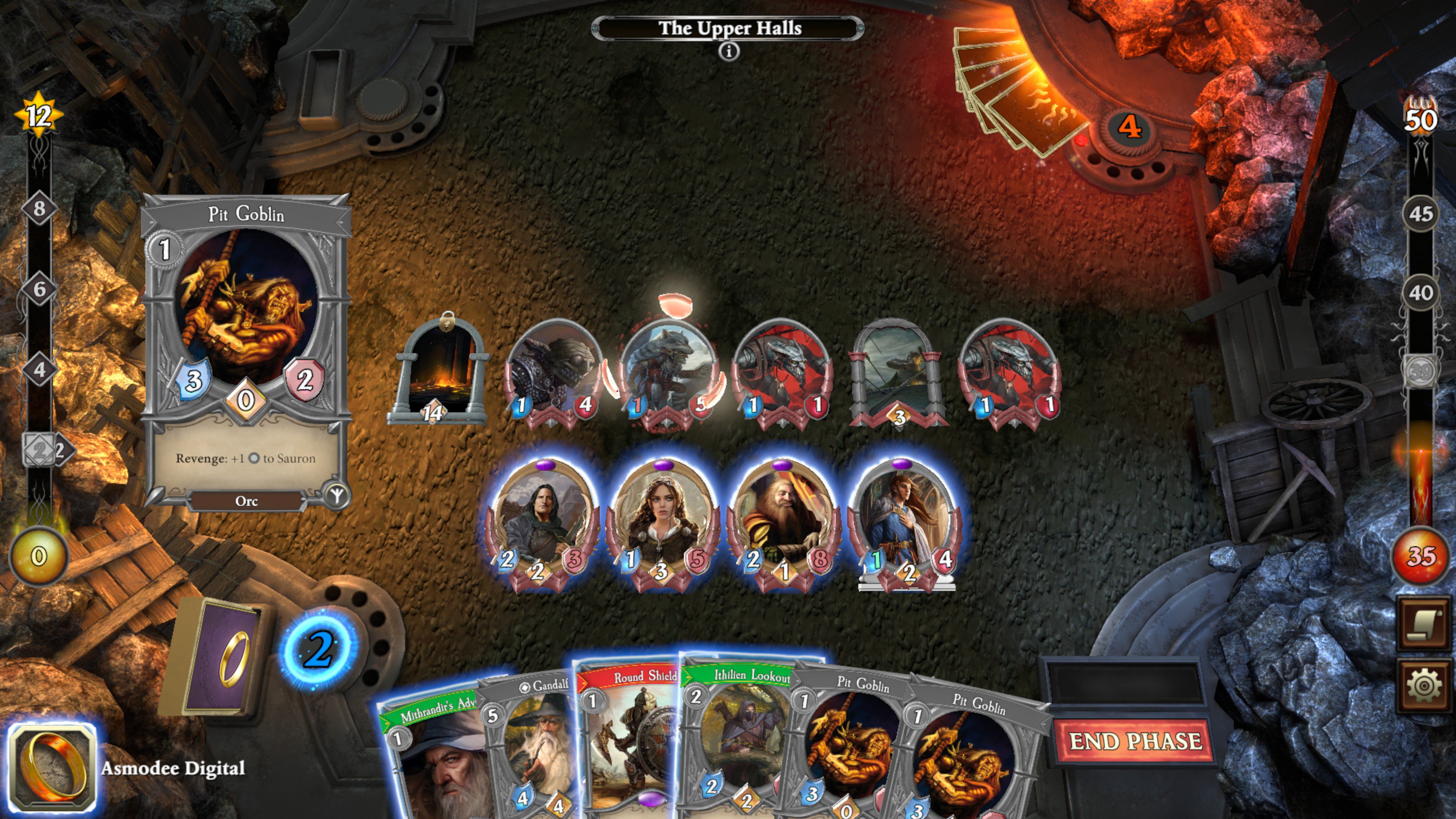
Task: Select the warg enemy with 5 health
Action: point(670,367)
